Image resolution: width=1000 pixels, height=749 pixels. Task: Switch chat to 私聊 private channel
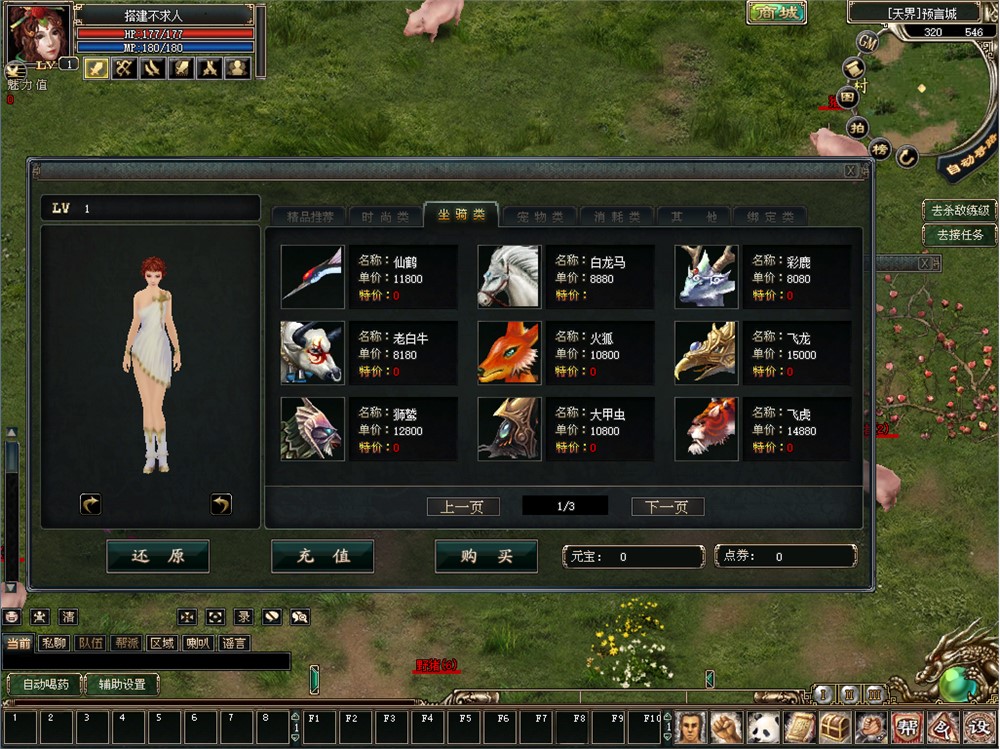coord(54,643)
